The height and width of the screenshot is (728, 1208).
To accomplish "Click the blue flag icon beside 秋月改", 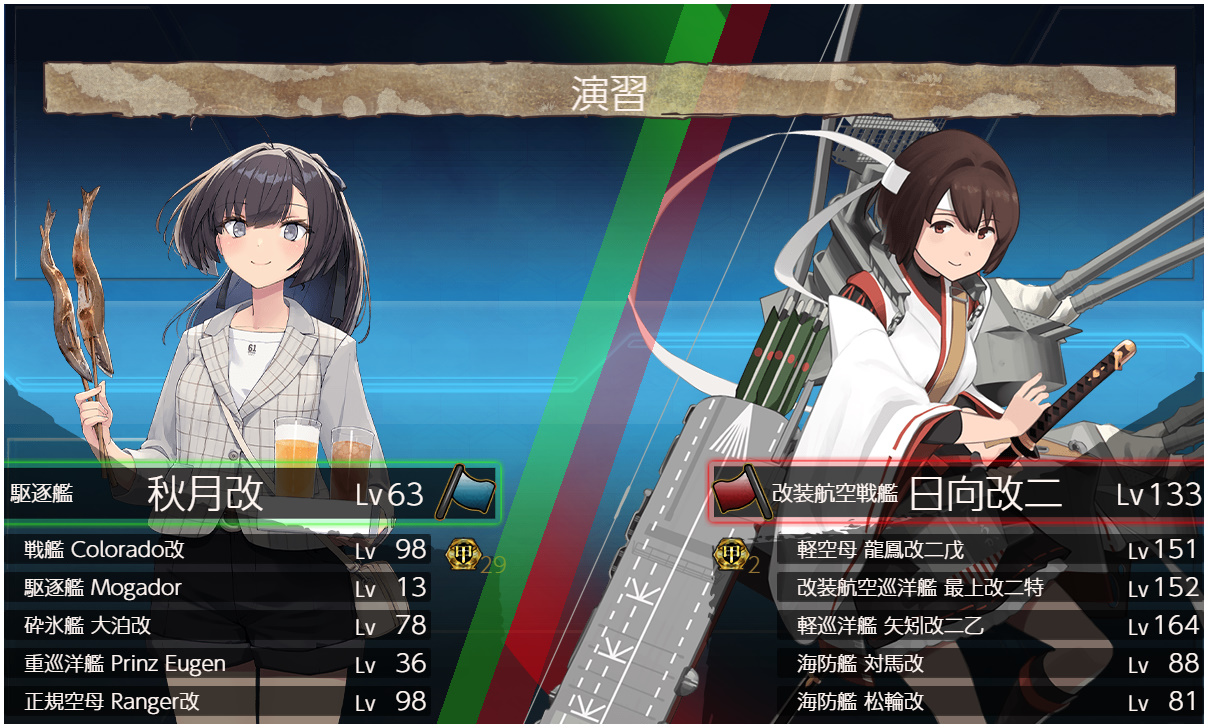I will 466,491.
